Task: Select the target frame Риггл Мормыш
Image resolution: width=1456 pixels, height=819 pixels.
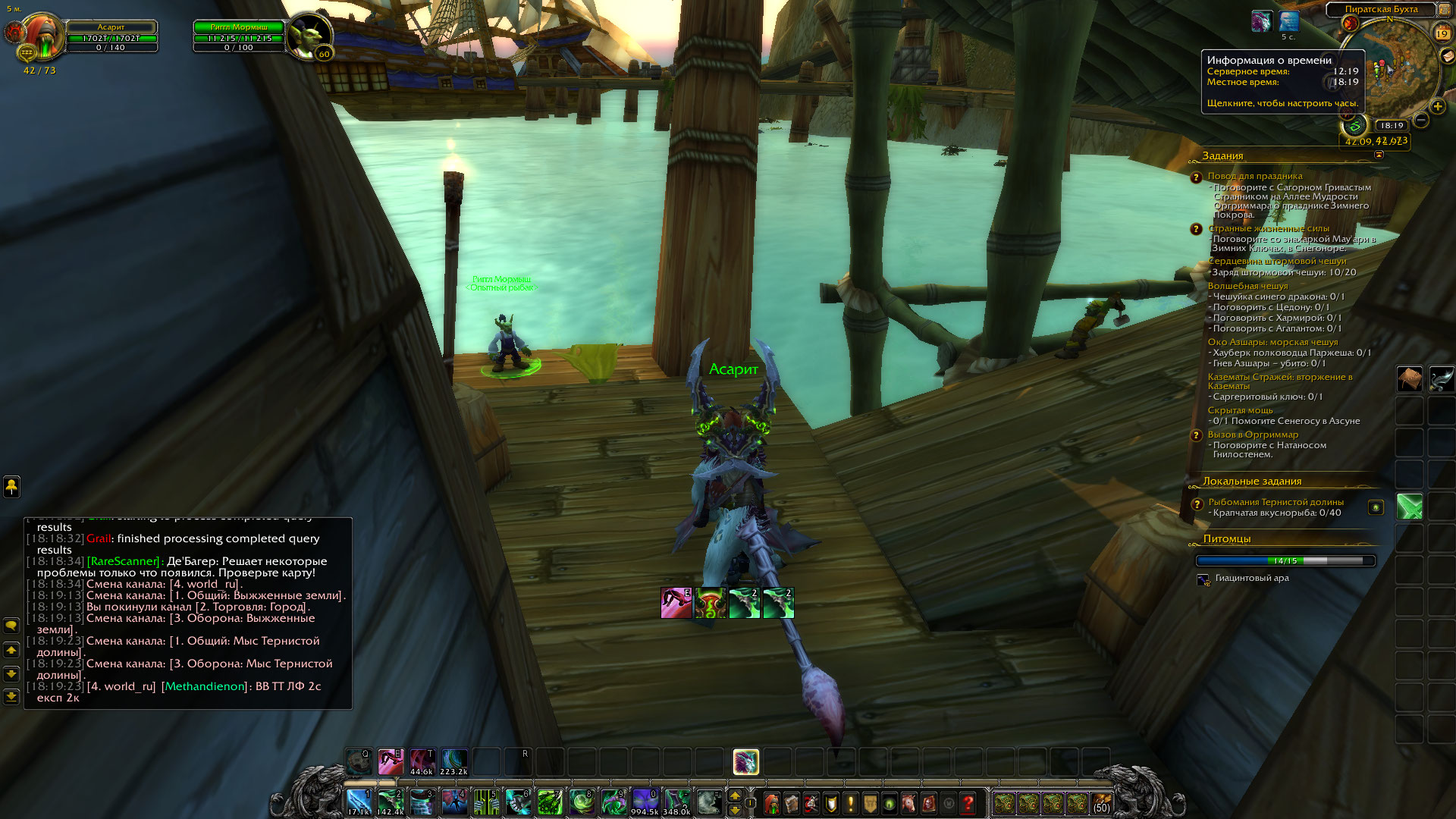Action: click(239, 27)
